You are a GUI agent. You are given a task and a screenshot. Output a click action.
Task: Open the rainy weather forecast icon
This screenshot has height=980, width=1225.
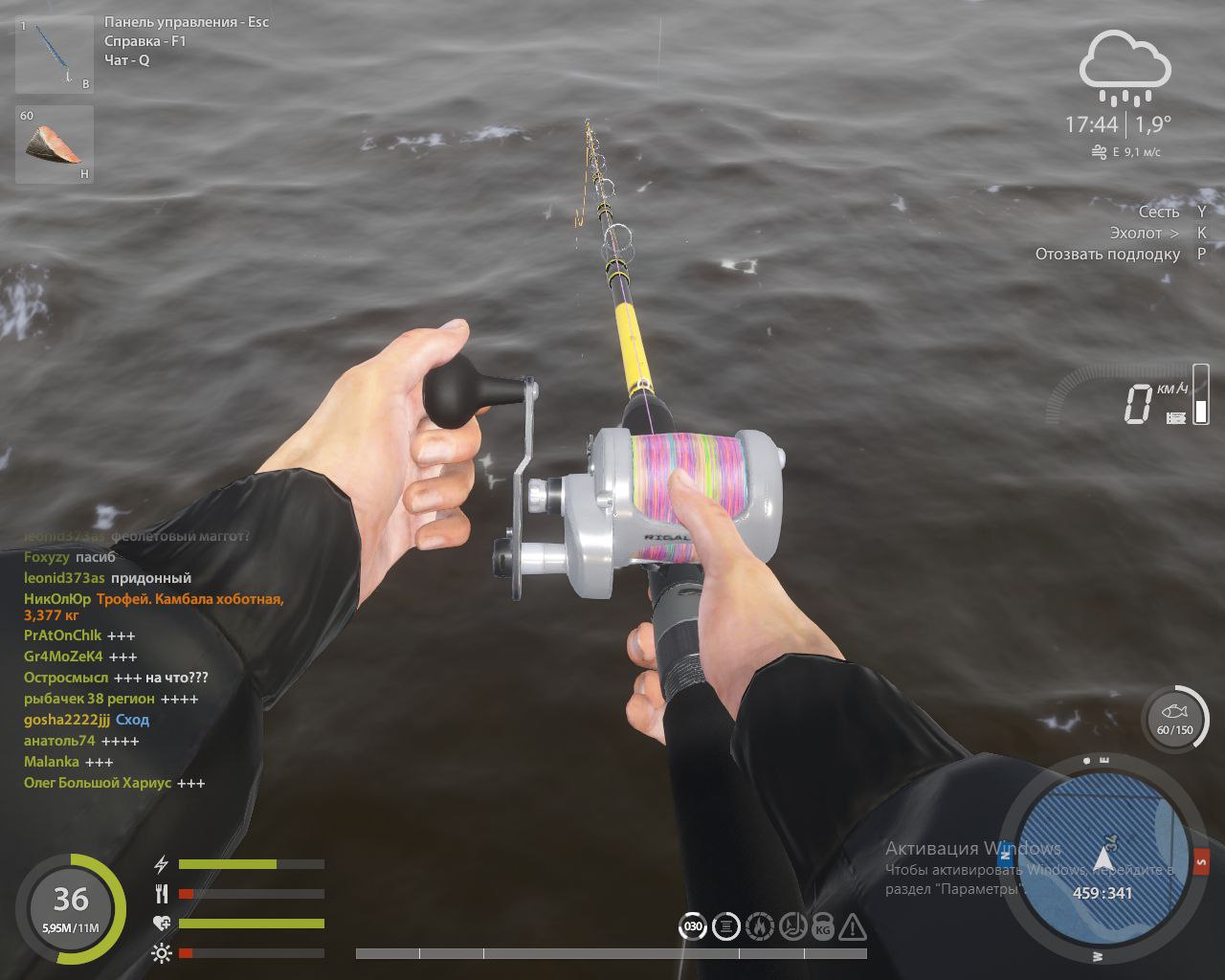click(1125, 67)
